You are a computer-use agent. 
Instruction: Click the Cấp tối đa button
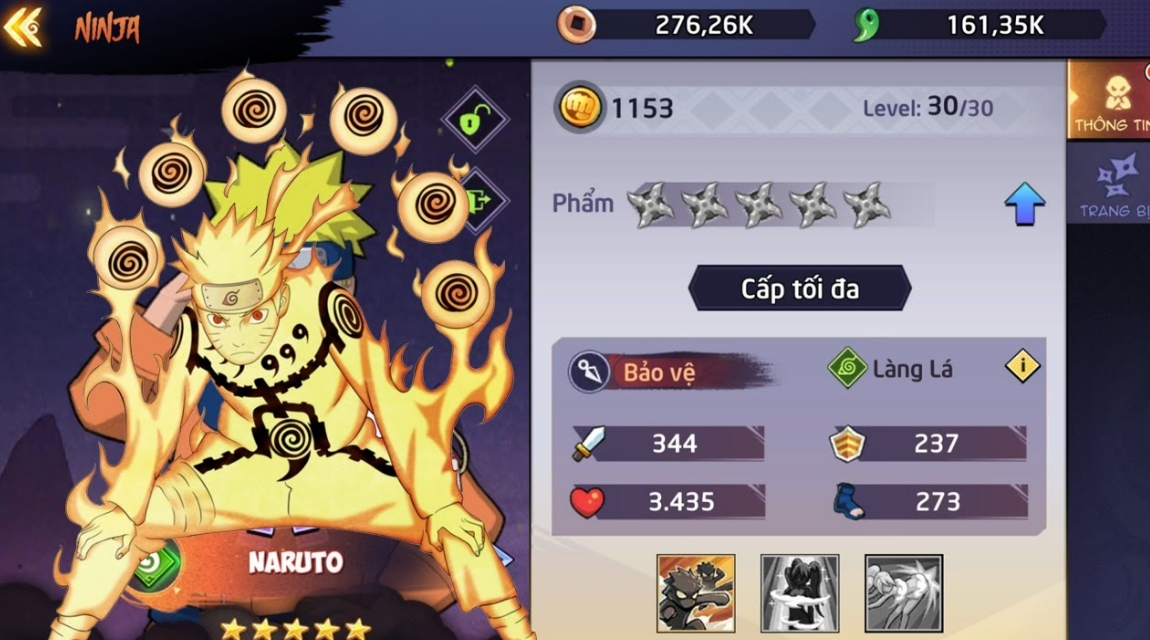click(x=799, y=289)
